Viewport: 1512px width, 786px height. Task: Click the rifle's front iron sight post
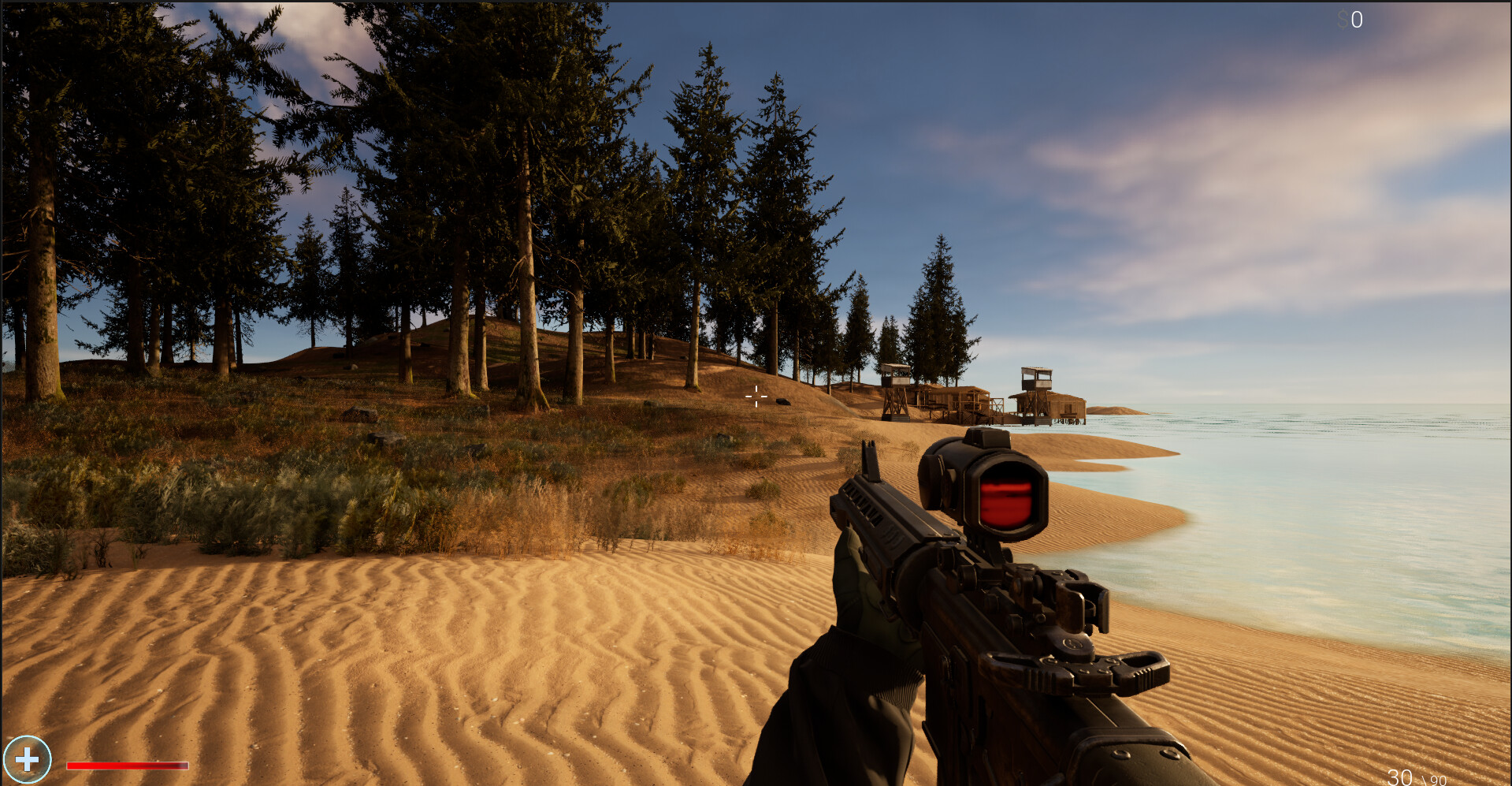coord(867,462)
